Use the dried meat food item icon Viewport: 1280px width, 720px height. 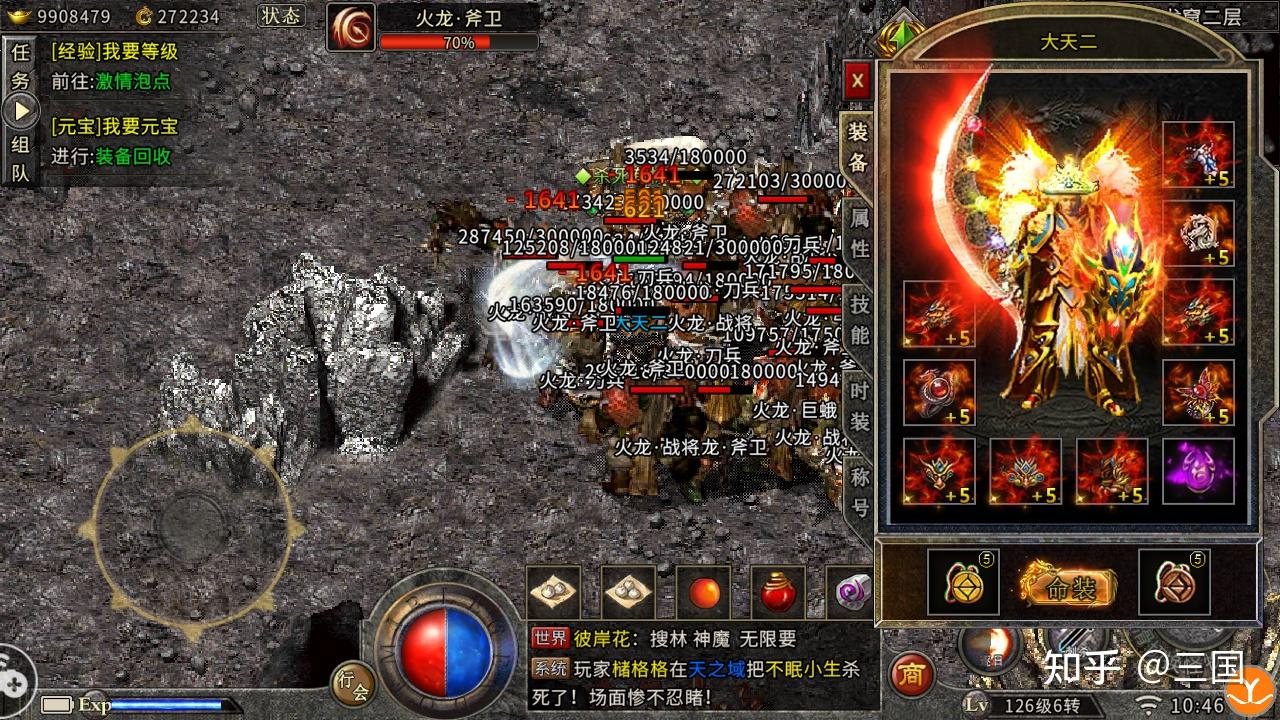tap(553, 592)
